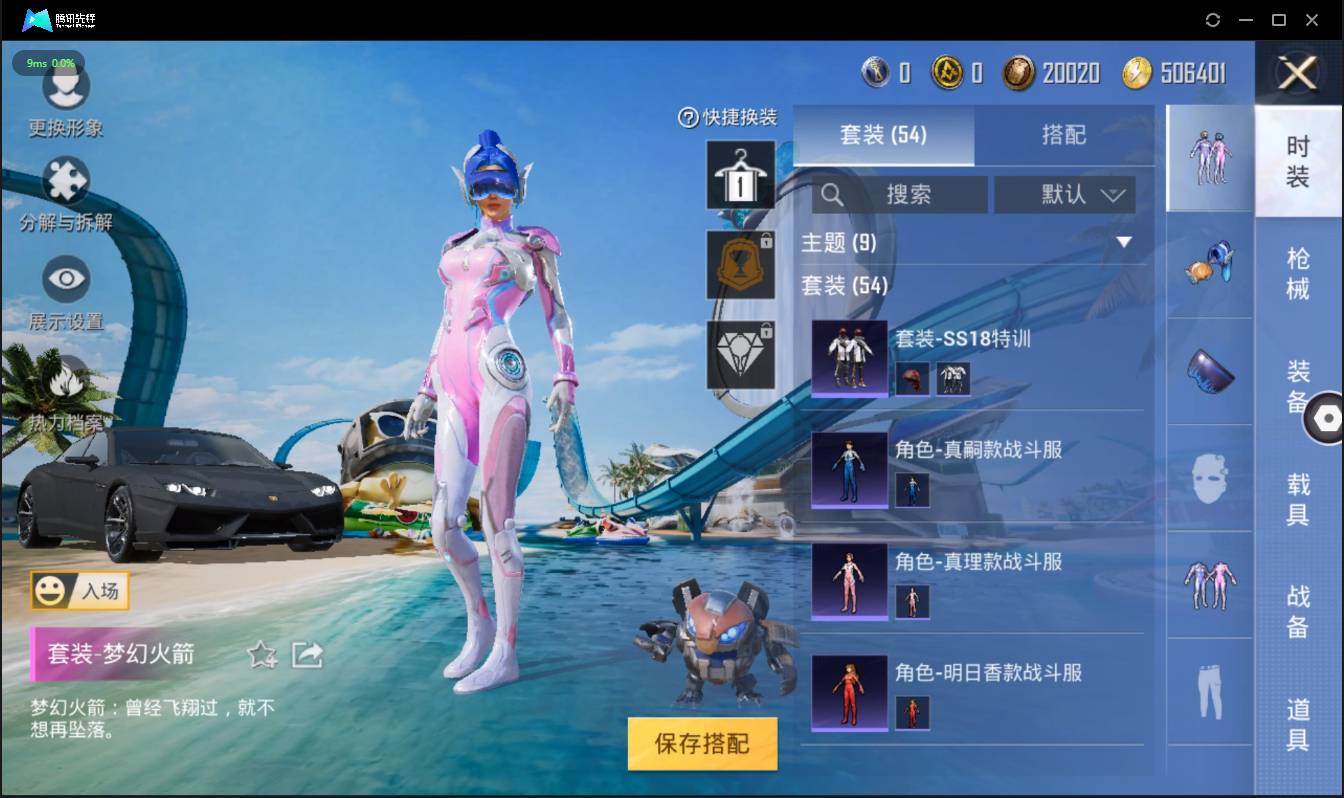This screenshot has height=798, width=1344.
Task: Select the pants category icon in sidebar
Action: 1209,690
